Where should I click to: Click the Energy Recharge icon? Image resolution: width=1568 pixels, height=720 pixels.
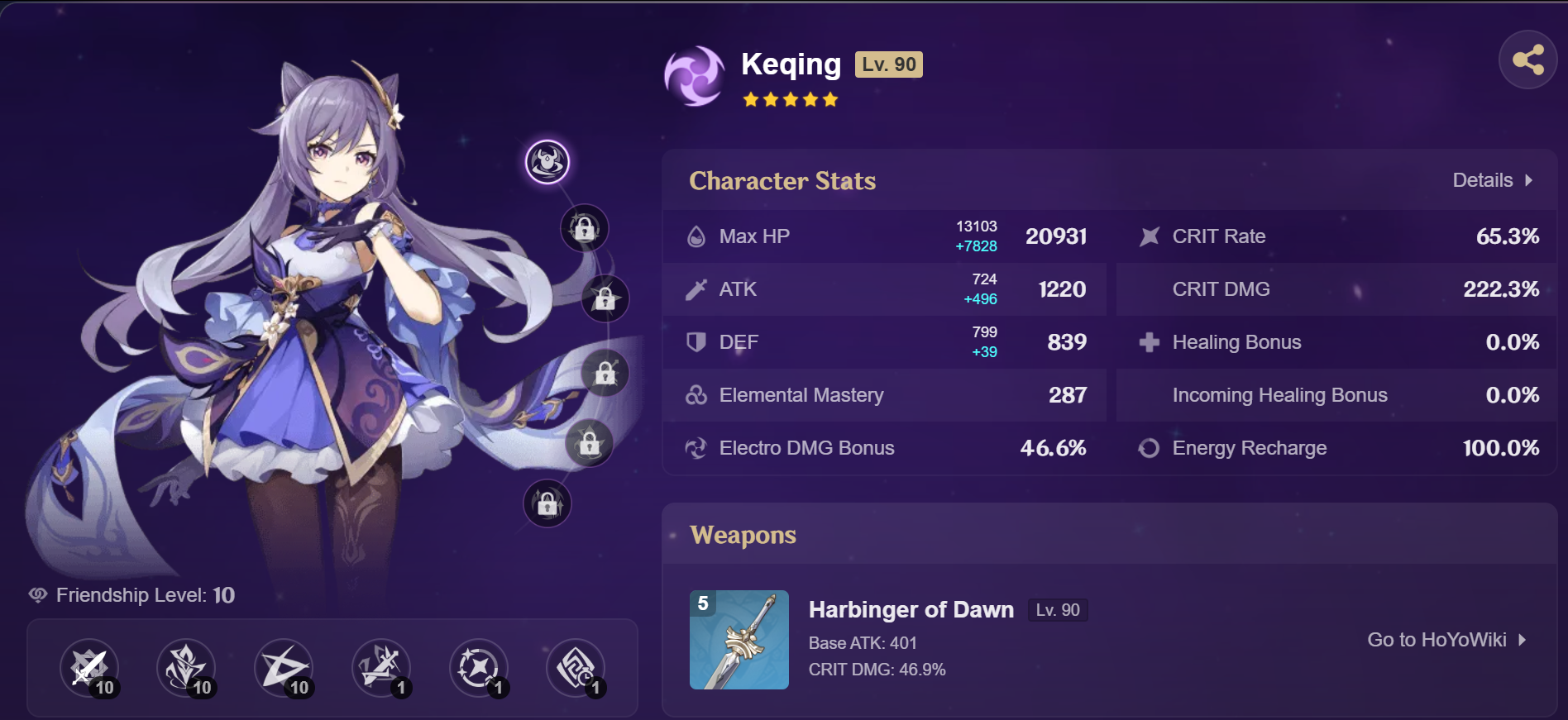[1149, 447]
